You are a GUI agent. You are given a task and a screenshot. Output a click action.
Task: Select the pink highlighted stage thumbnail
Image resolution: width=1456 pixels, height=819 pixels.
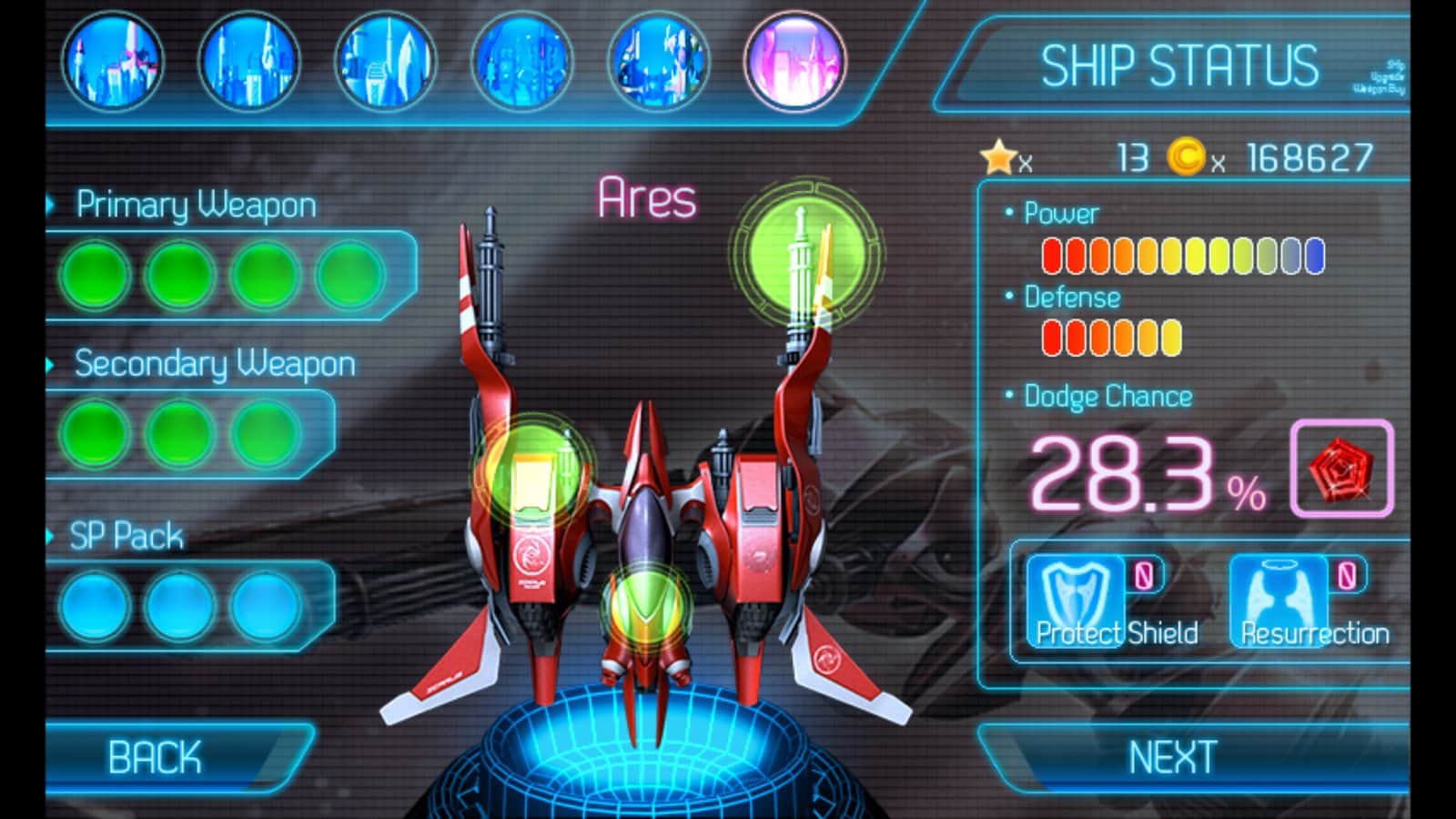coord(794,63)
